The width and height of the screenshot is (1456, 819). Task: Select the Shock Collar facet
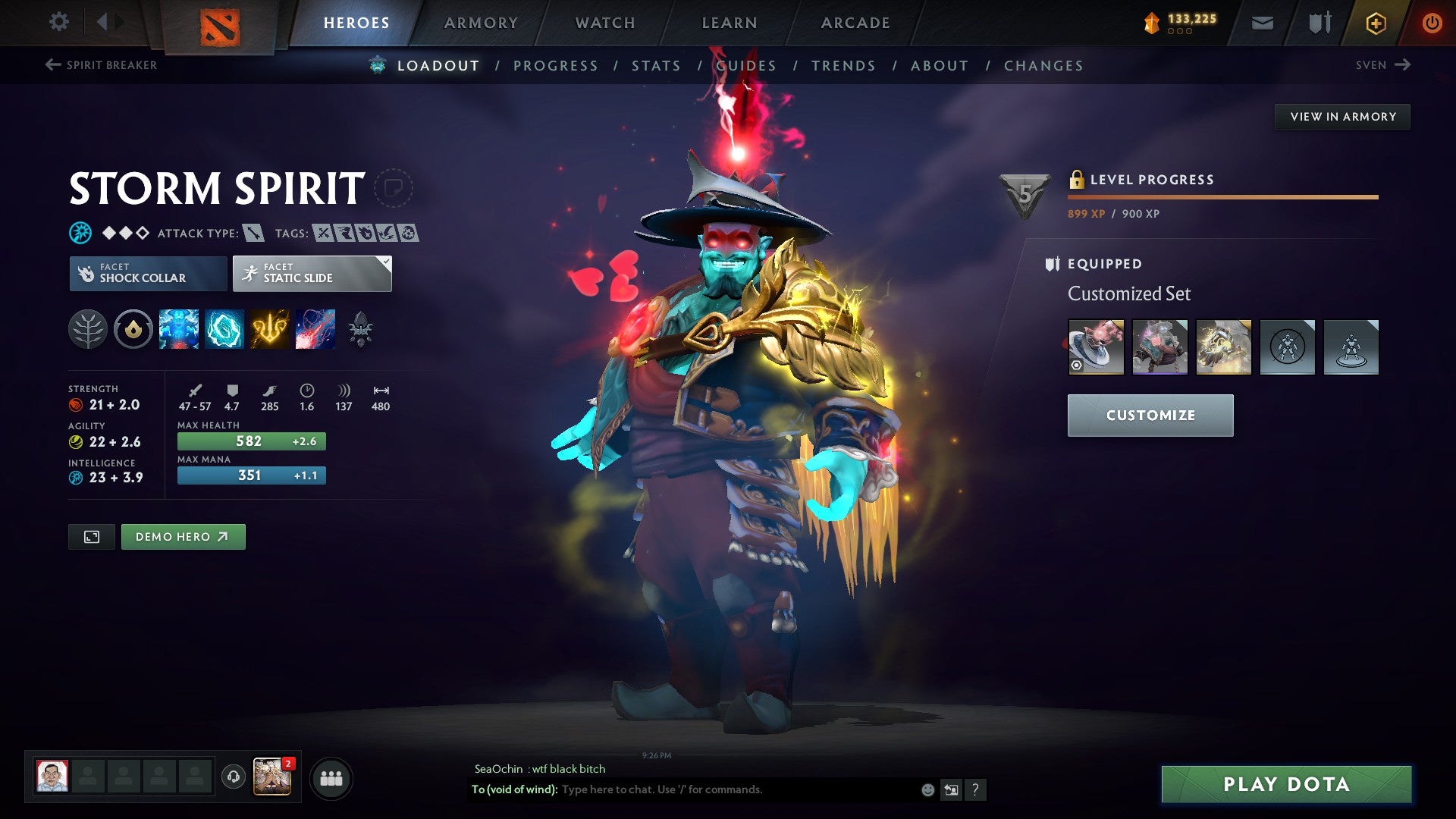[148, 273]
